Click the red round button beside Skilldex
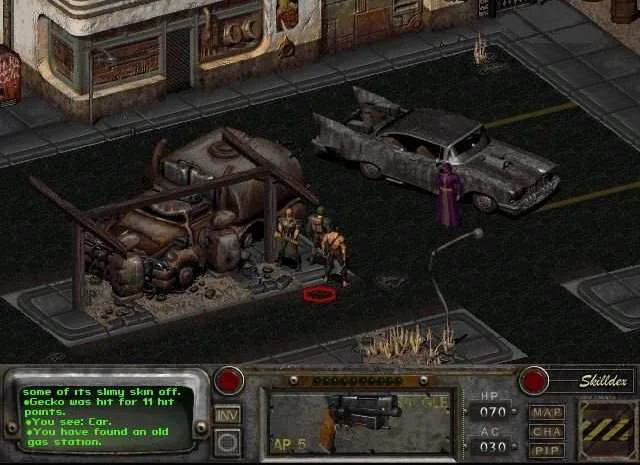This screenshot has width=640, height=465. point(535,381)
